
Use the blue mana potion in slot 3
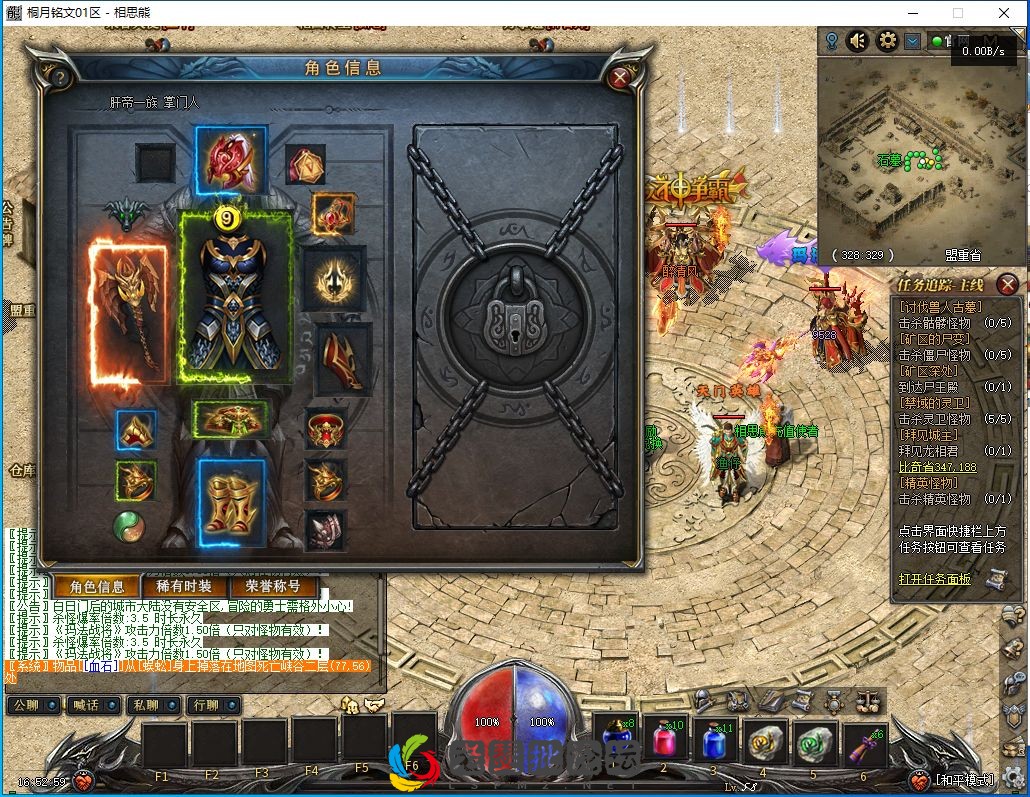[713, 742]
